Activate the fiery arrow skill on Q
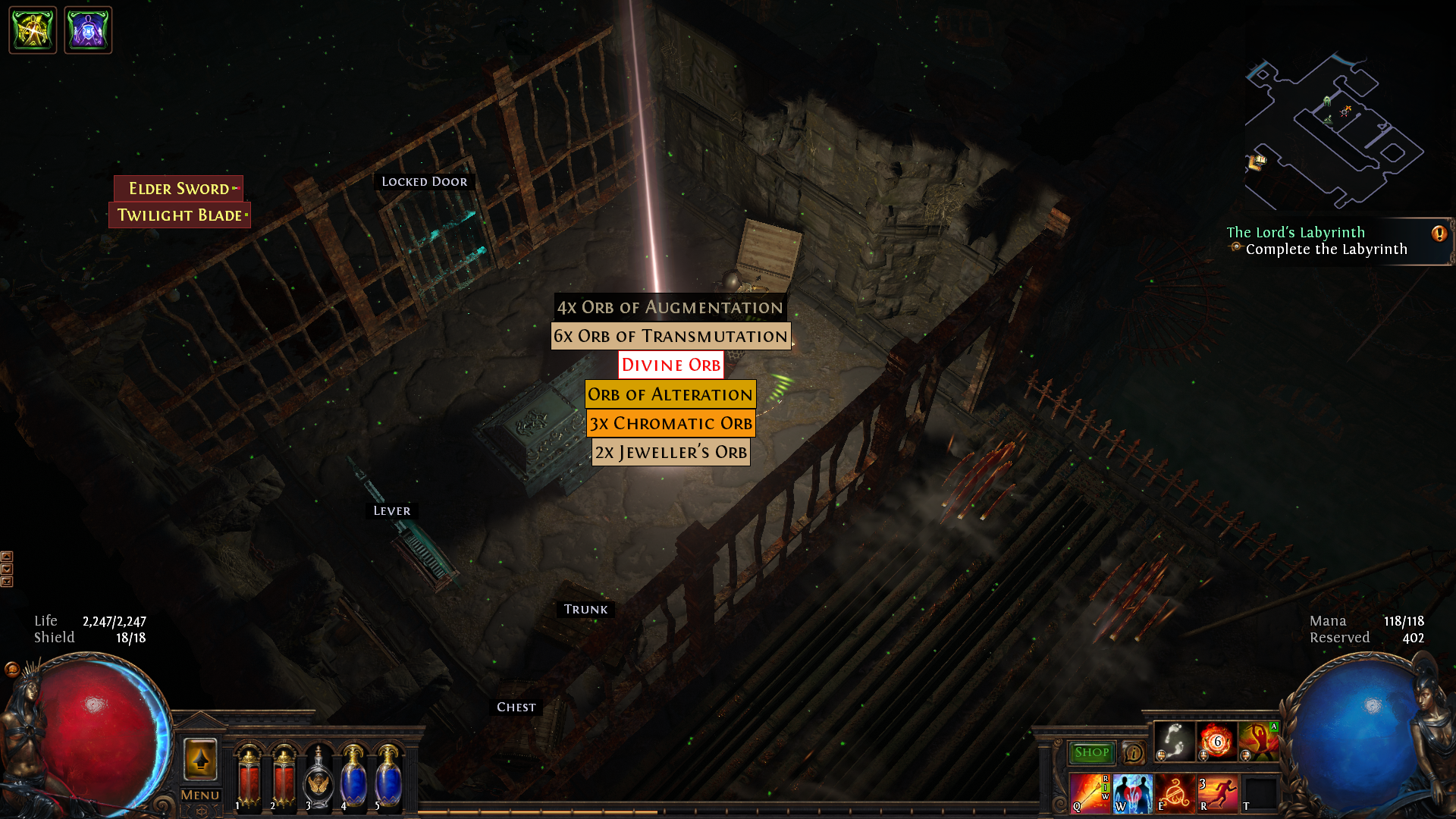Viewport: 1456px width, 819px height. [x=1090, y=793]
